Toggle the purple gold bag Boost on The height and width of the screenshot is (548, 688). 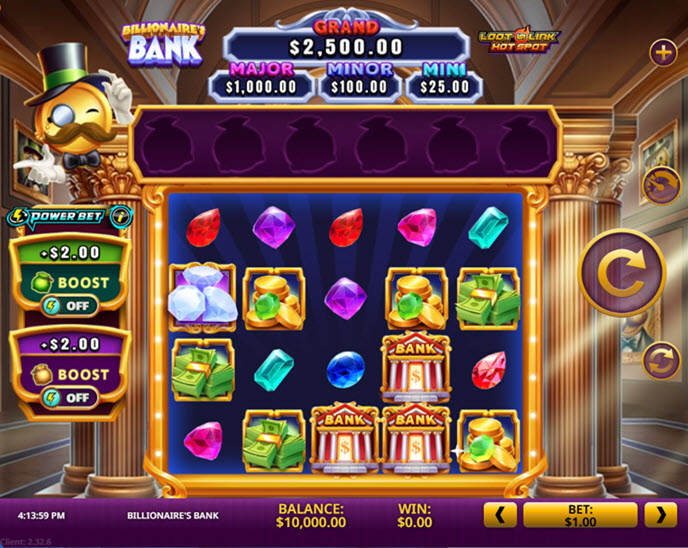[69, 397]
